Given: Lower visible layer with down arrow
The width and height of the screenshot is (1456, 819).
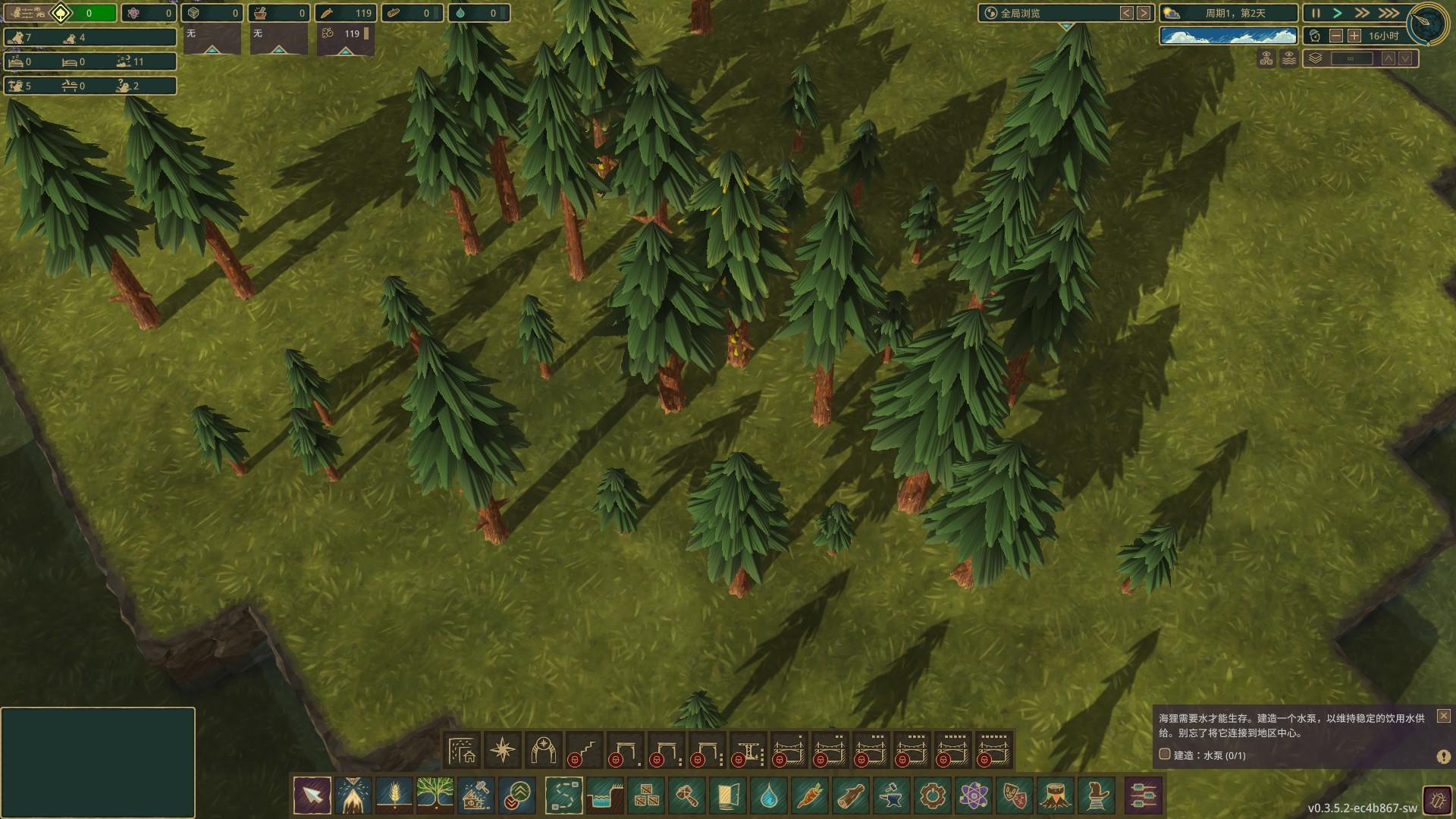Looking at the screenshot, I should 1405,58.
